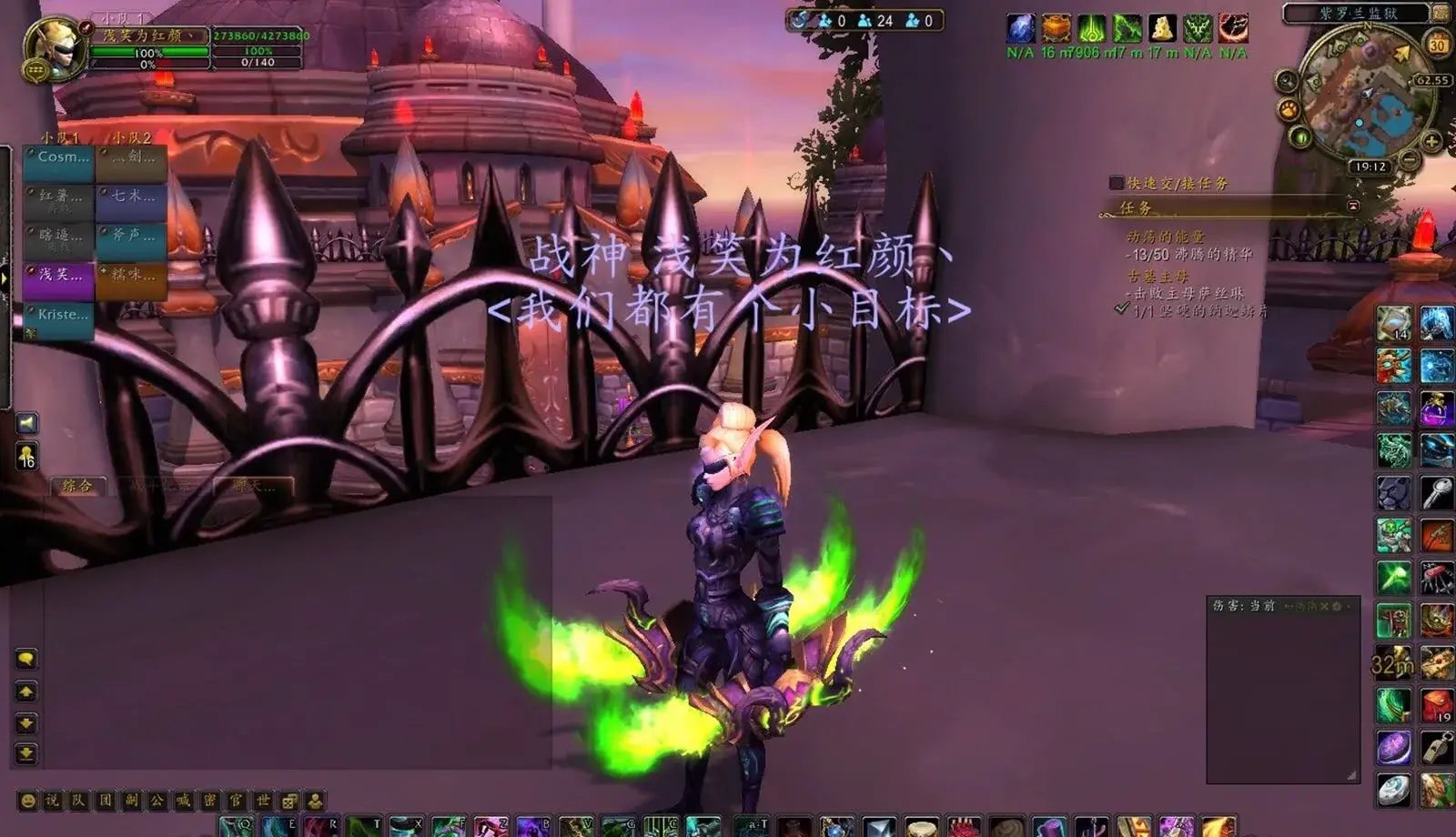Zoom in the minimap with the plus button

coord(1431,141)
